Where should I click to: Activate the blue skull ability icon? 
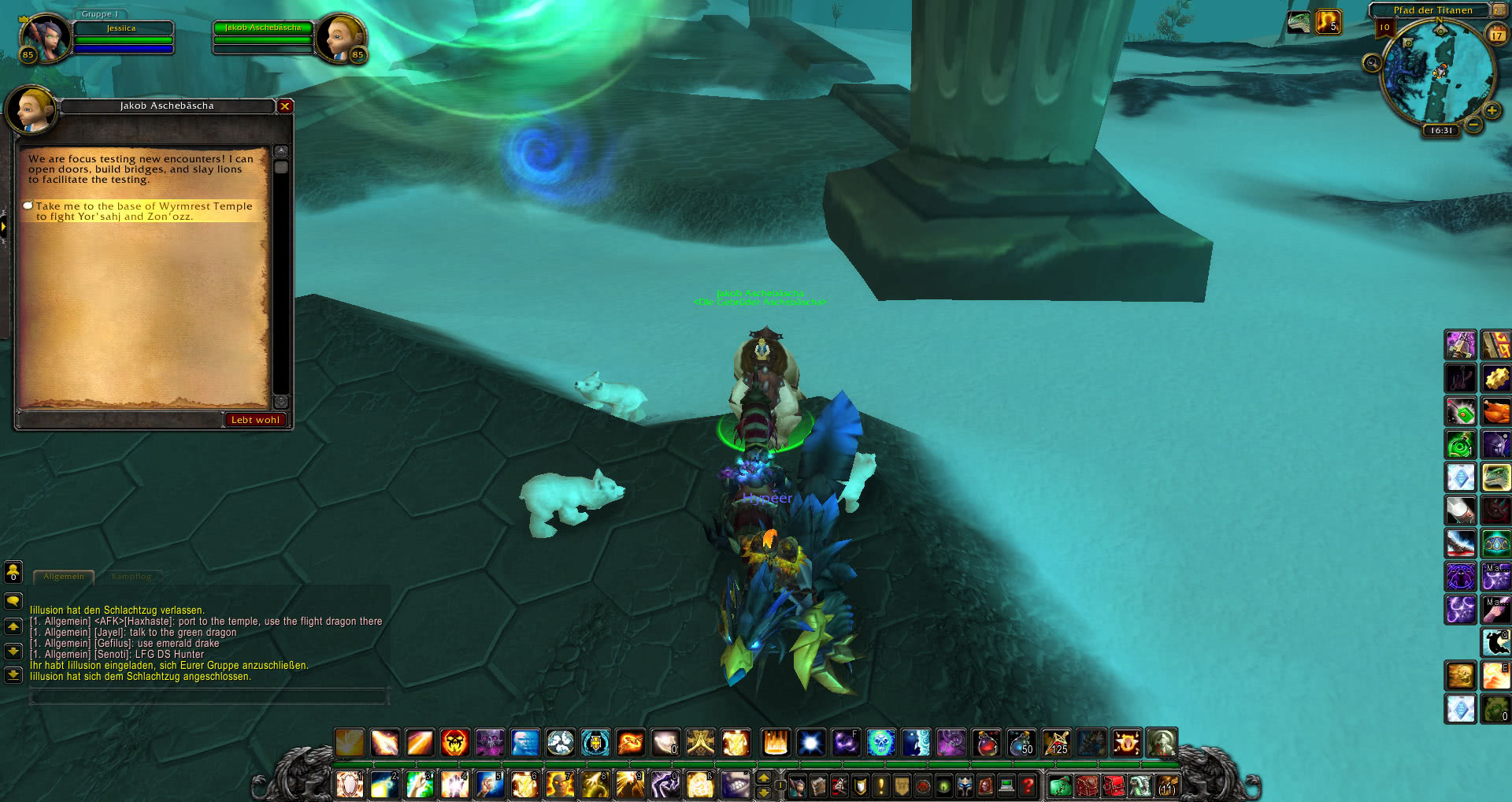[880, 743]
